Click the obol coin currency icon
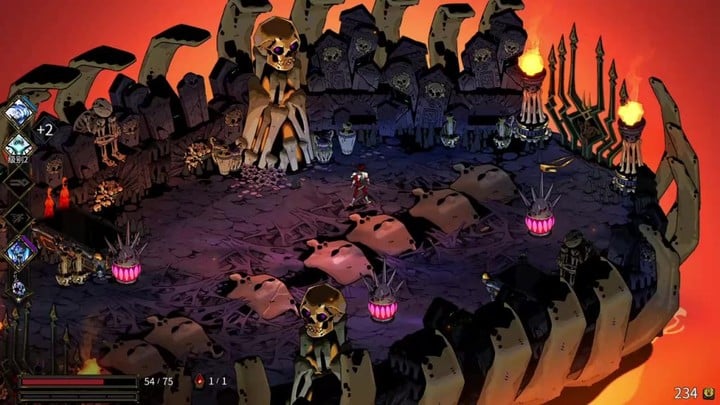Screen dimensions: 720x405 coord(708,393)
